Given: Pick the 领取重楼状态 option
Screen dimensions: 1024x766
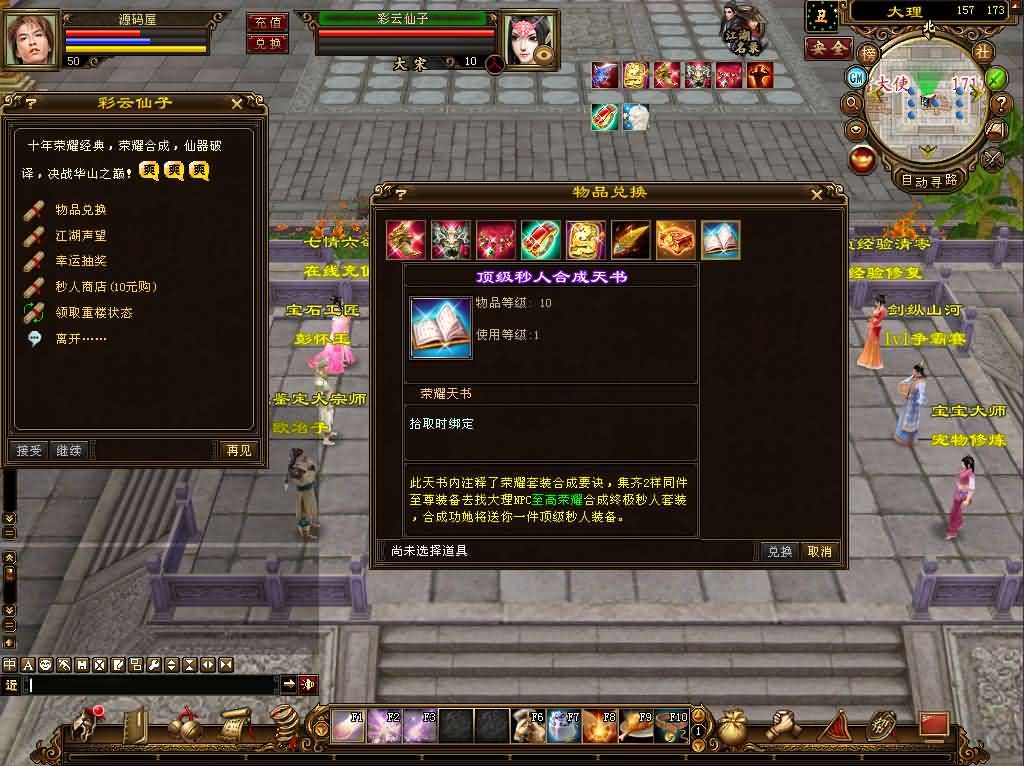Looking at the screenshot, I should click(93, 313).
